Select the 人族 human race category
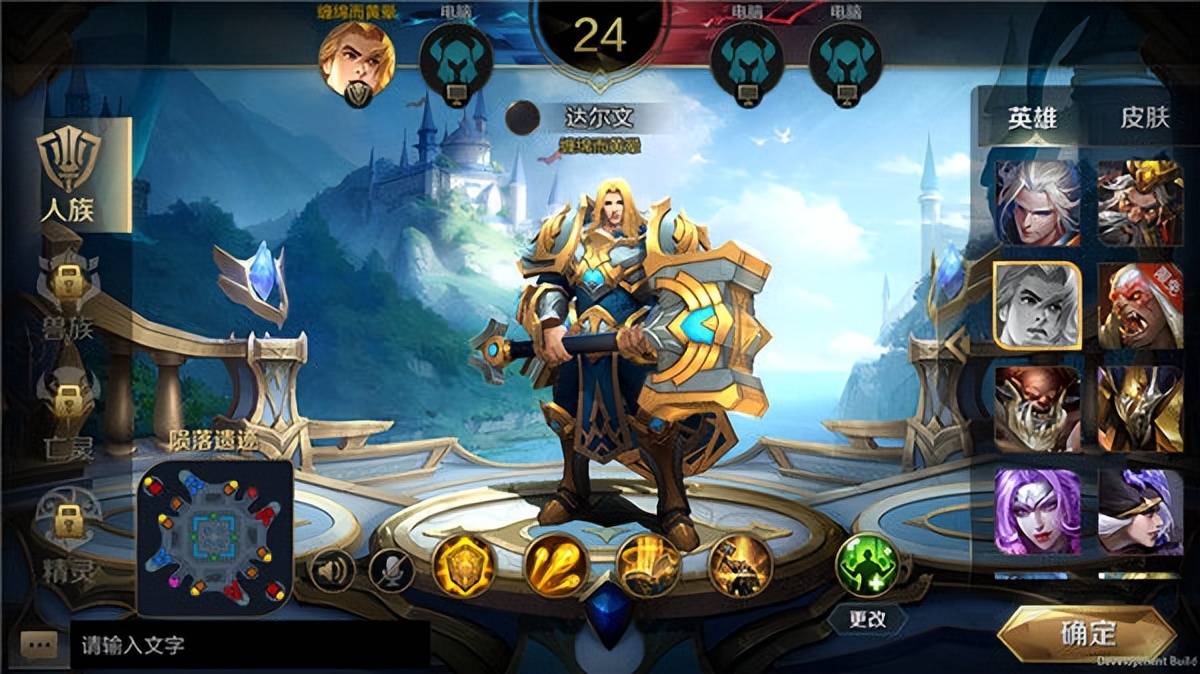The width and height of the screenshot is (1200, 674). coord(69,175)
